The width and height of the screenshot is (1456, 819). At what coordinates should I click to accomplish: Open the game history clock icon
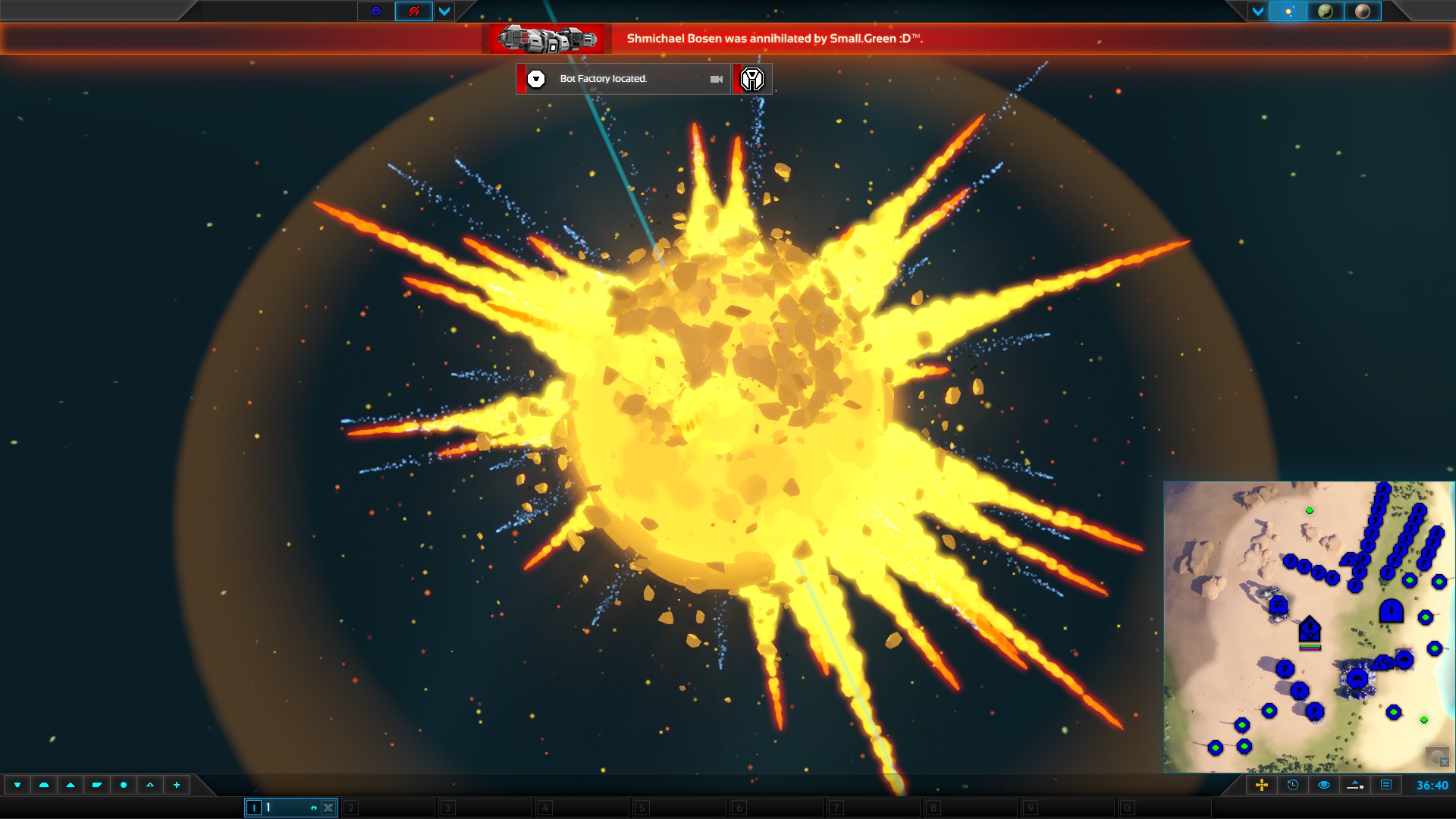coord(1291,786)
